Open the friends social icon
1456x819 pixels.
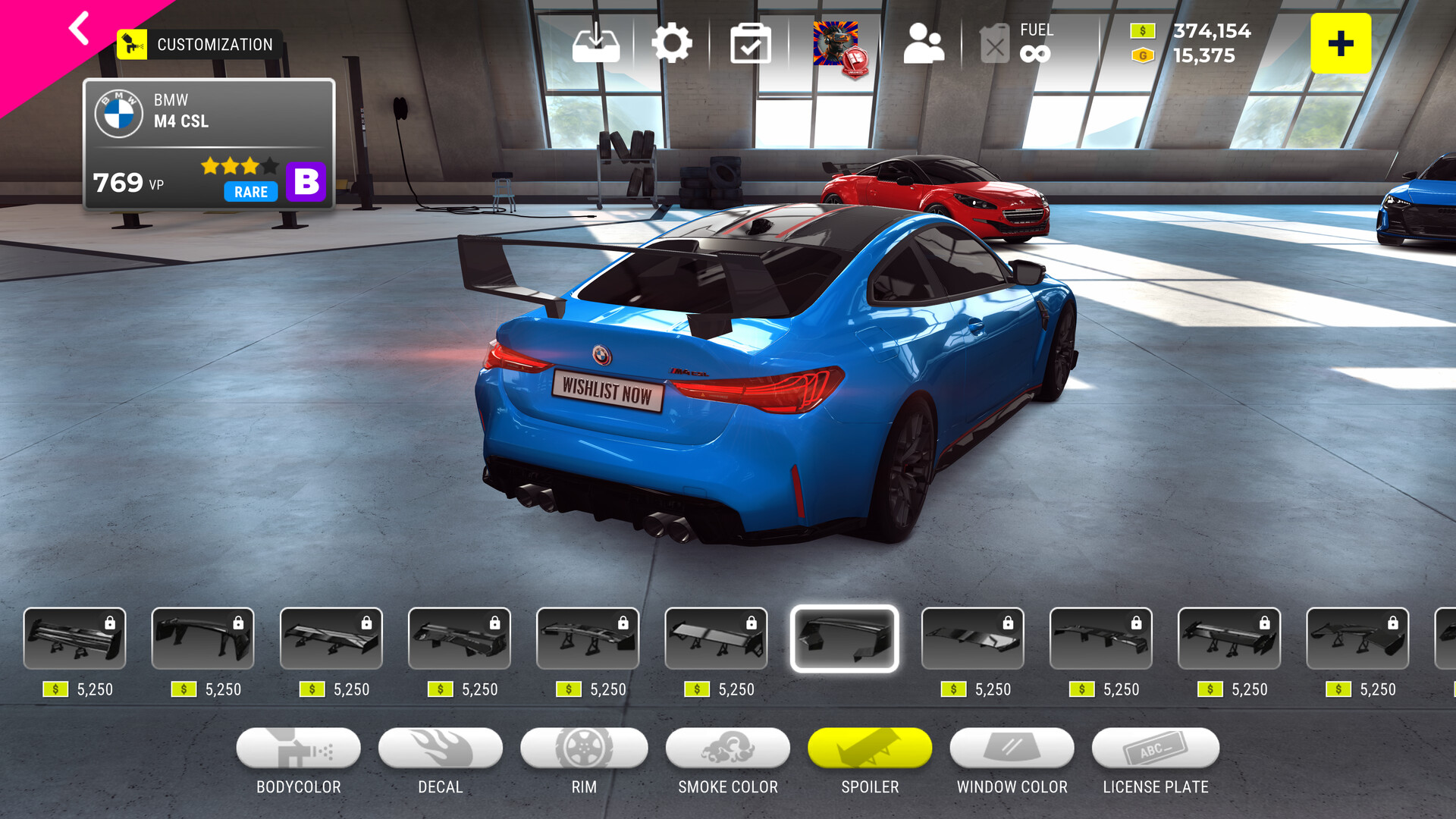click(x=924, y=42)
